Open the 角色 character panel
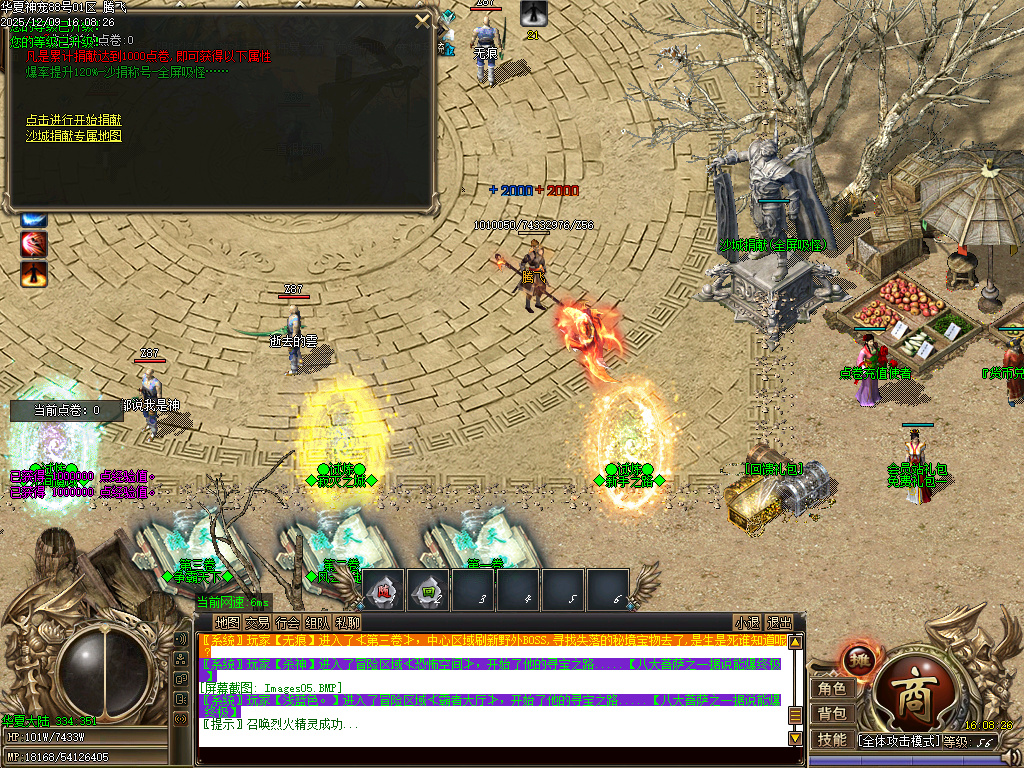Image resolution: width=1024 pixels, height=768 pixels. point(832,688)
